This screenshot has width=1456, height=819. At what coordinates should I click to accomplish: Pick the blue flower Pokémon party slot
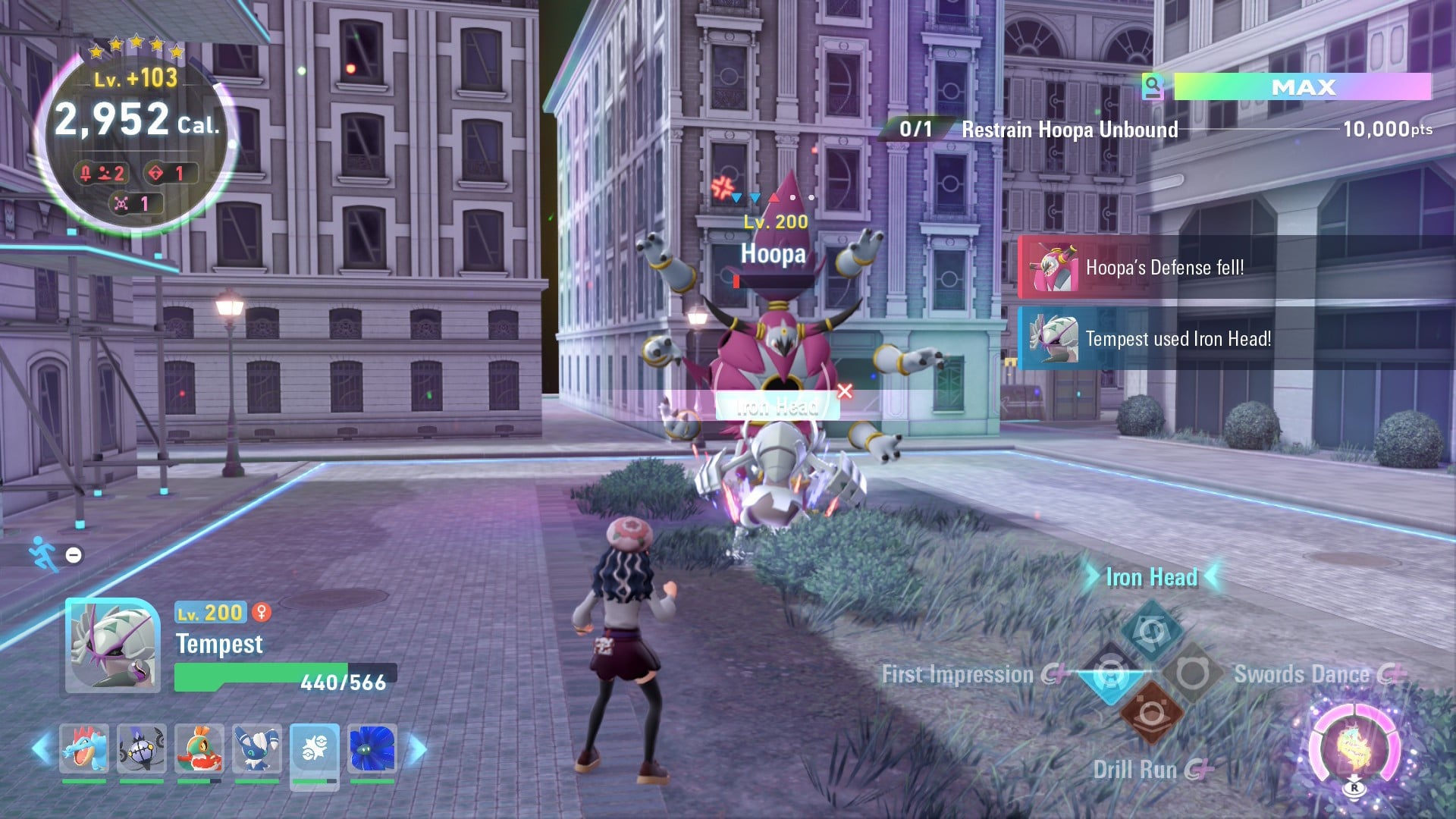[372, 748]
